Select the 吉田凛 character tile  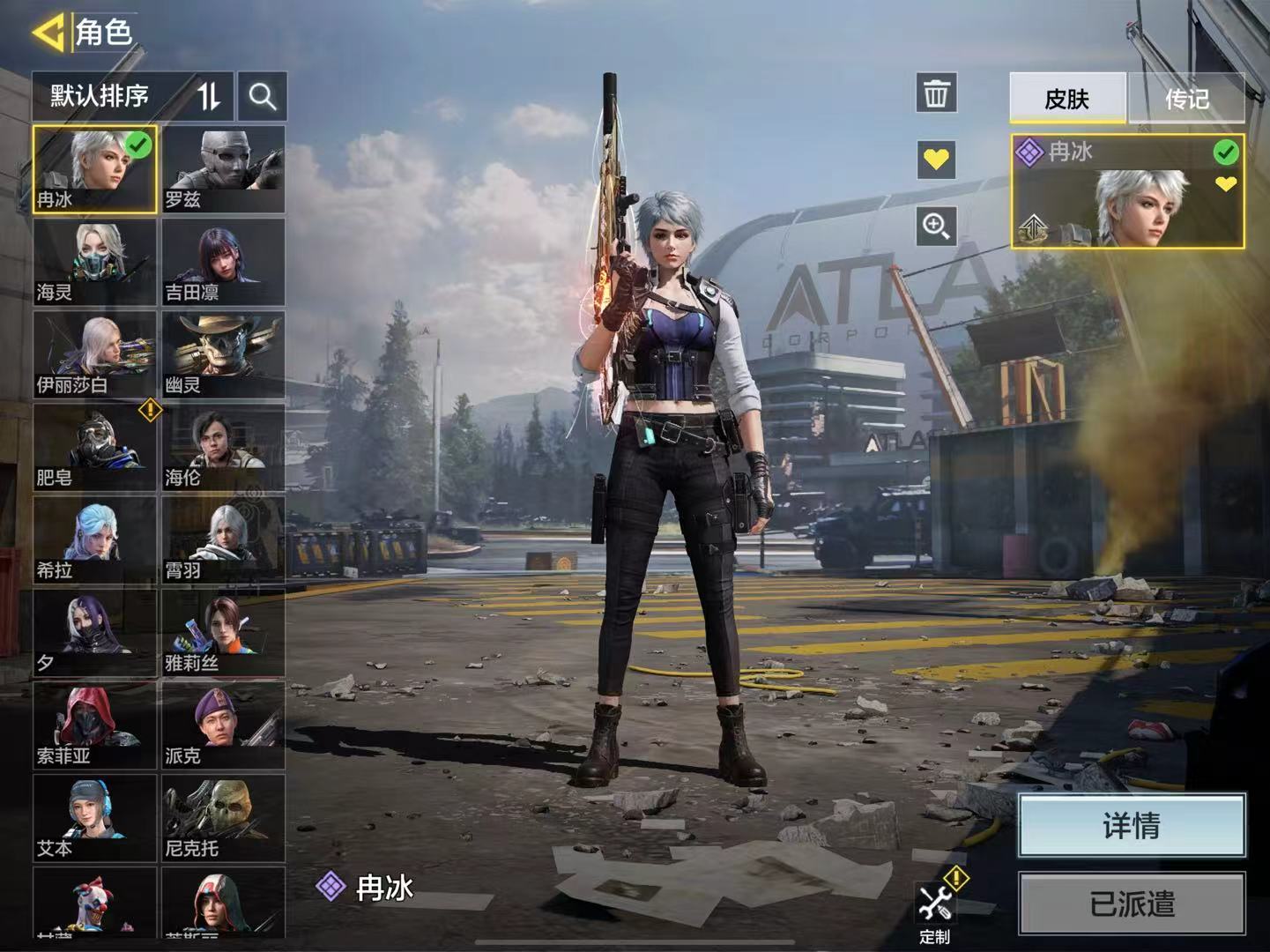pyautogui.click(x=223, y=262)
